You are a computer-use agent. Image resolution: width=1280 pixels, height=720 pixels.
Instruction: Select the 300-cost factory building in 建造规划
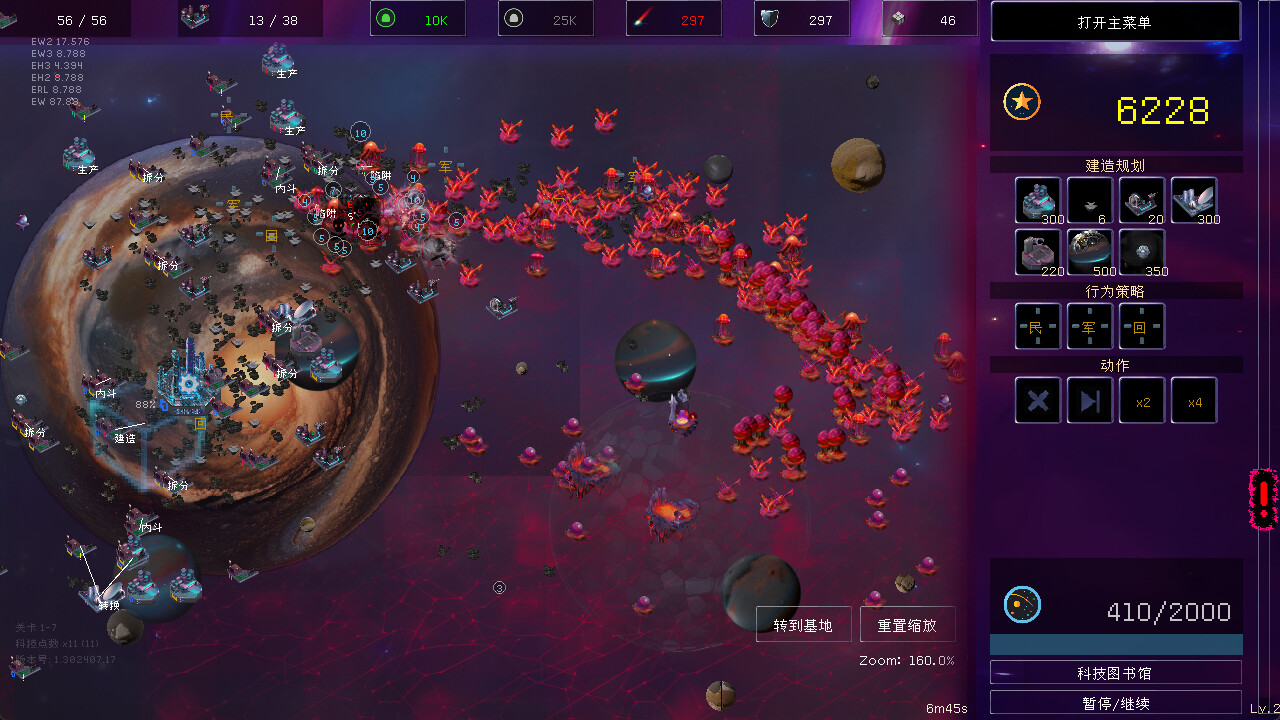[x=1037, y=200]
